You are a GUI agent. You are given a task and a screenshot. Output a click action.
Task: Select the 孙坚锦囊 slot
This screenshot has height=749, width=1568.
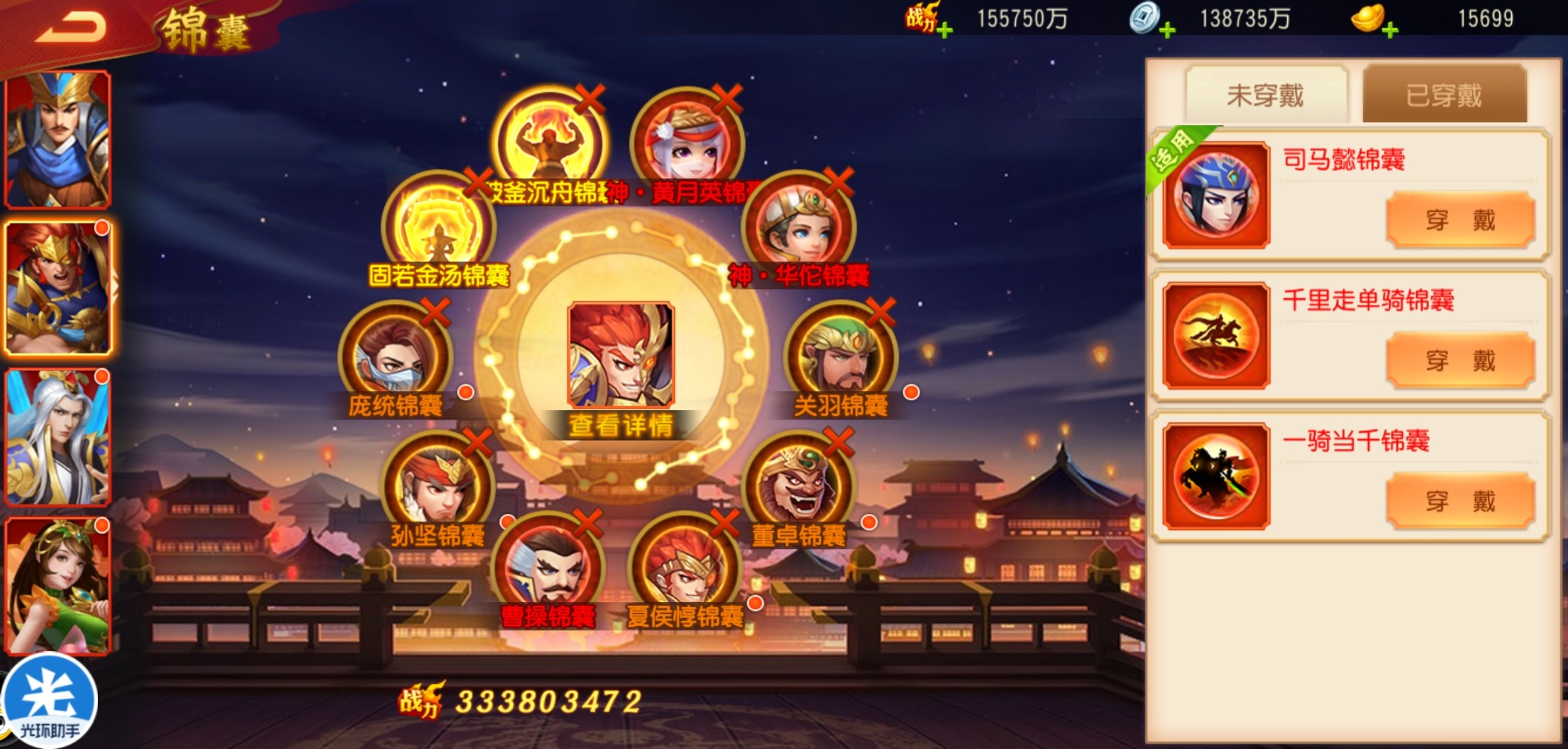click(x=438, y=487)
